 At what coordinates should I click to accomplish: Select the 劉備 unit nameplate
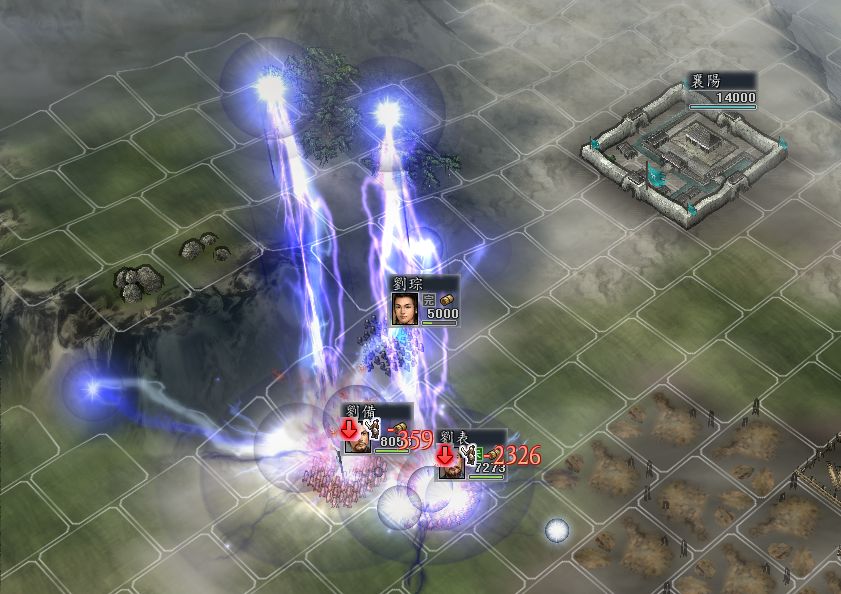pyautogui.click(x=376, y=429)
